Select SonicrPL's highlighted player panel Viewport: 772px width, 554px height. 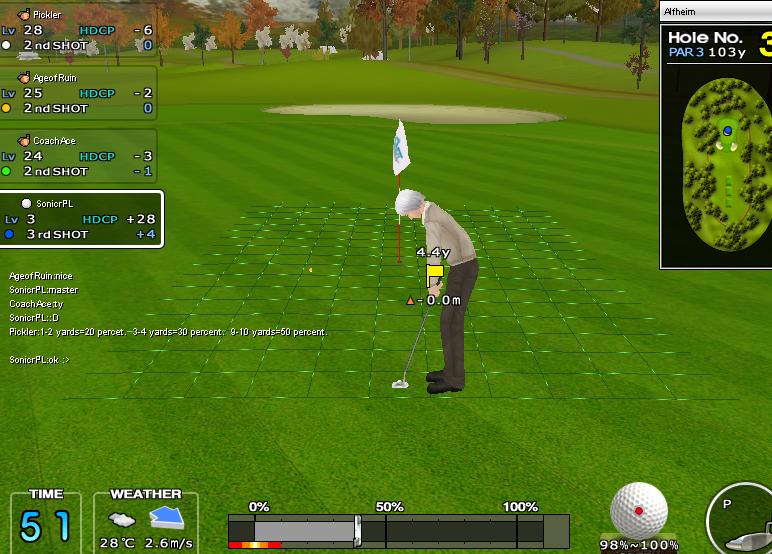point(81,219)
